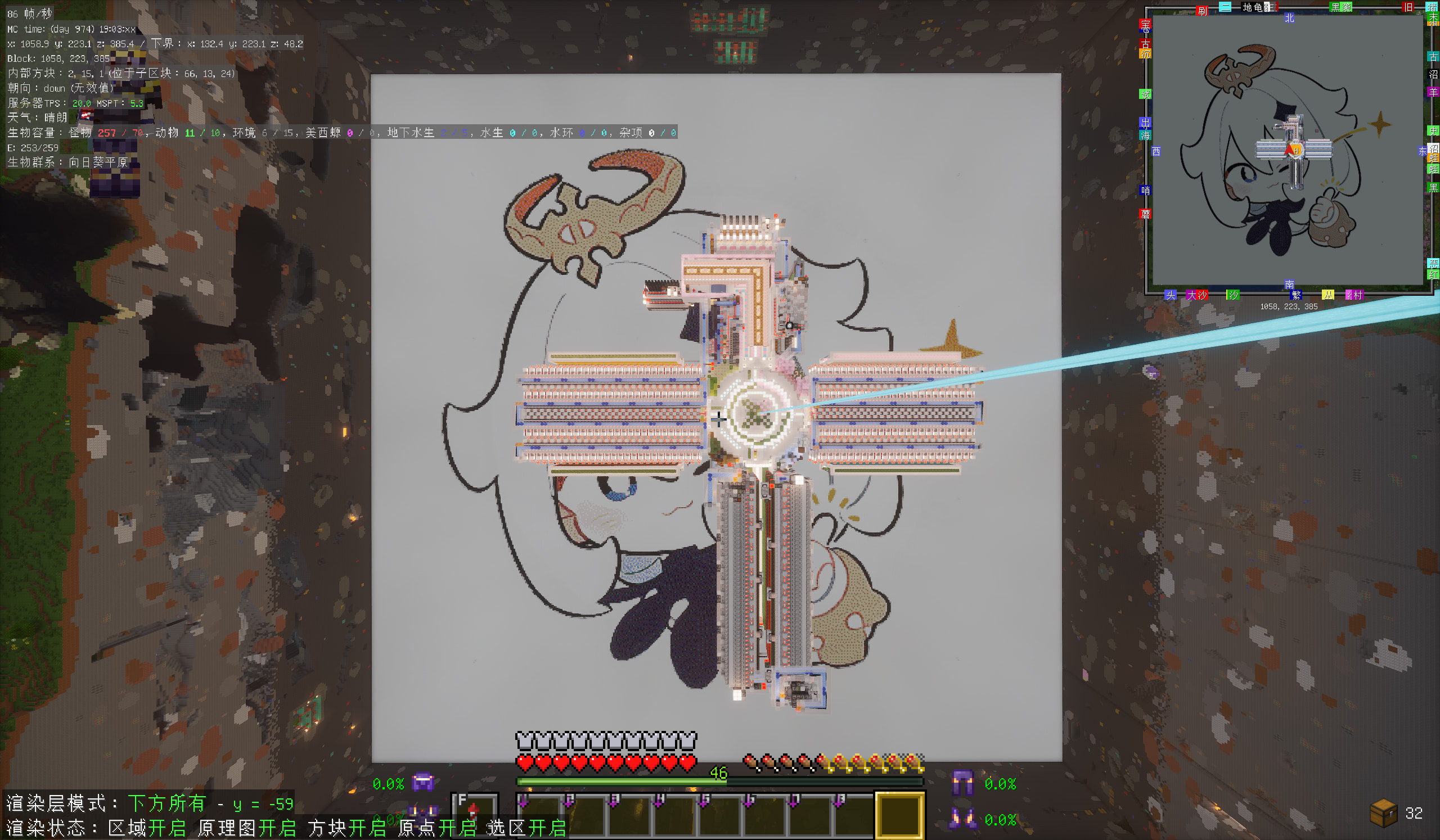
Task: Click the dark red 旧 waypoint marker
Action: coord(1407,7)
